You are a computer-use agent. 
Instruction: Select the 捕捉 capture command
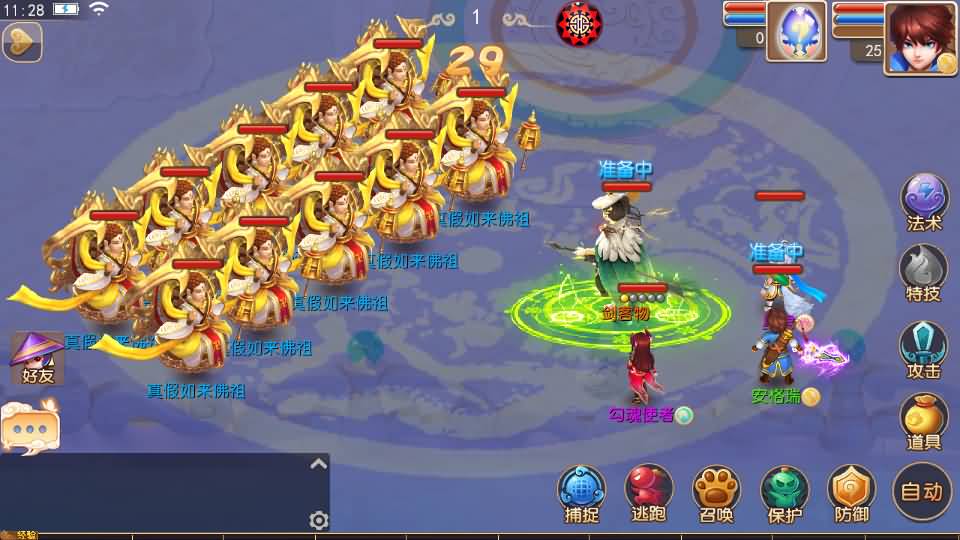coord(582,493)
